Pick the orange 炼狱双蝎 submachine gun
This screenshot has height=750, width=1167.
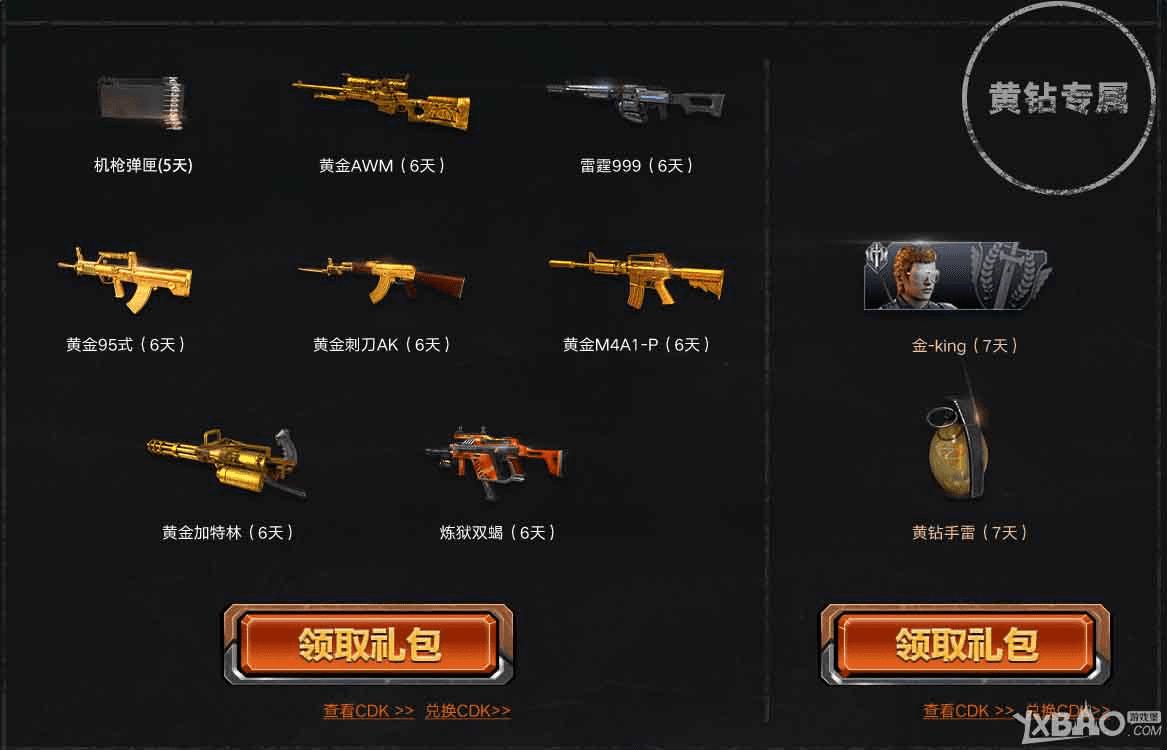(496, 460)
